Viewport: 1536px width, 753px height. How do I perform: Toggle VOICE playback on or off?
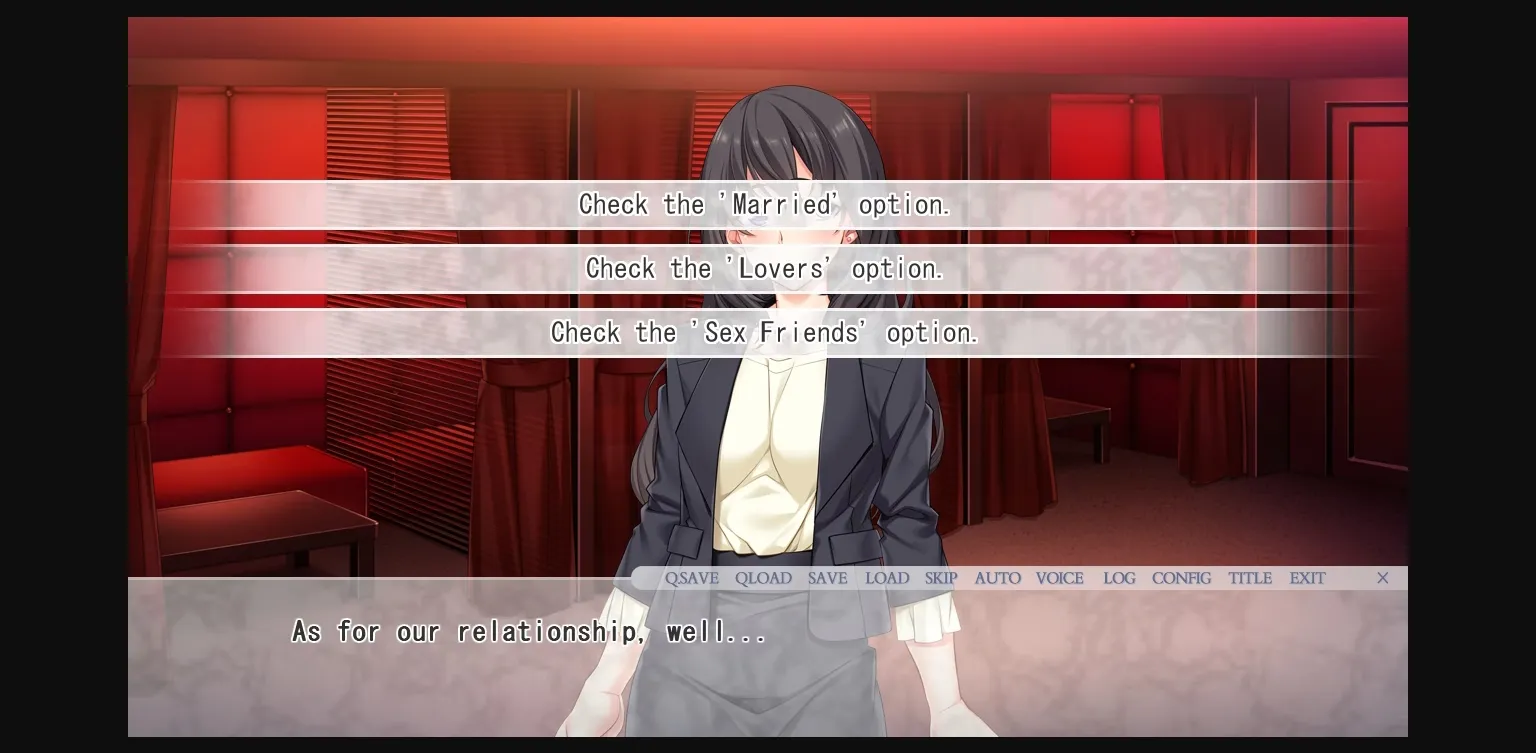pos(1059,578)
